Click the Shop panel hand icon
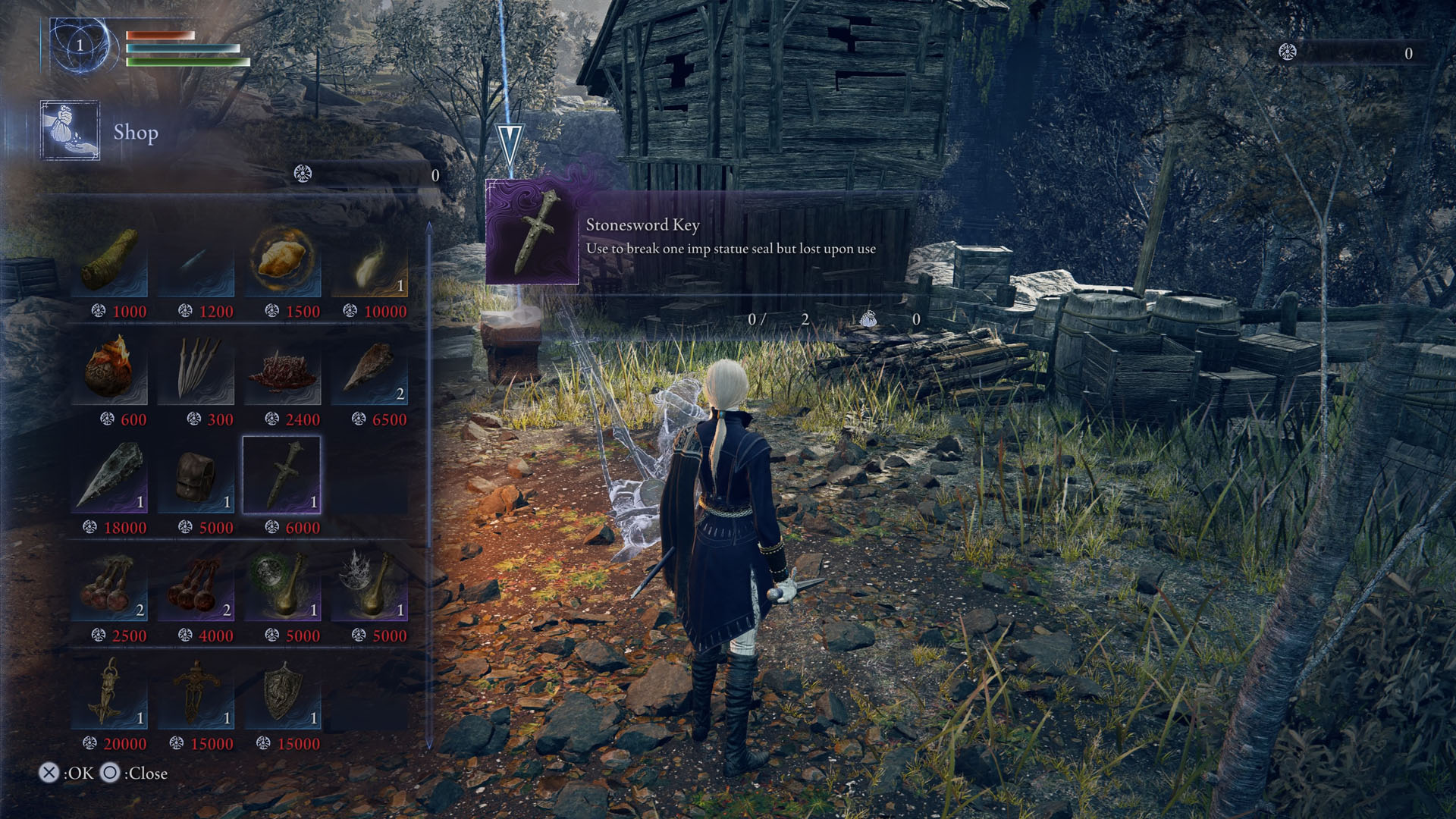The height and width of the screenshot is (819, 1456). (x=68, y=131)
